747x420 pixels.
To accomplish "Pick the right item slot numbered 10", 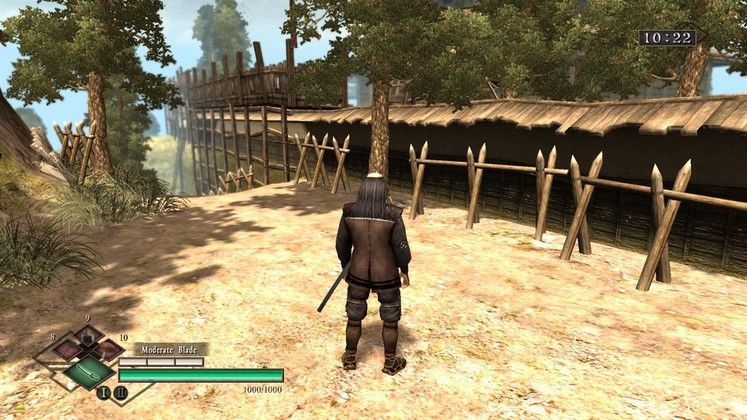I will coord(109,350).
